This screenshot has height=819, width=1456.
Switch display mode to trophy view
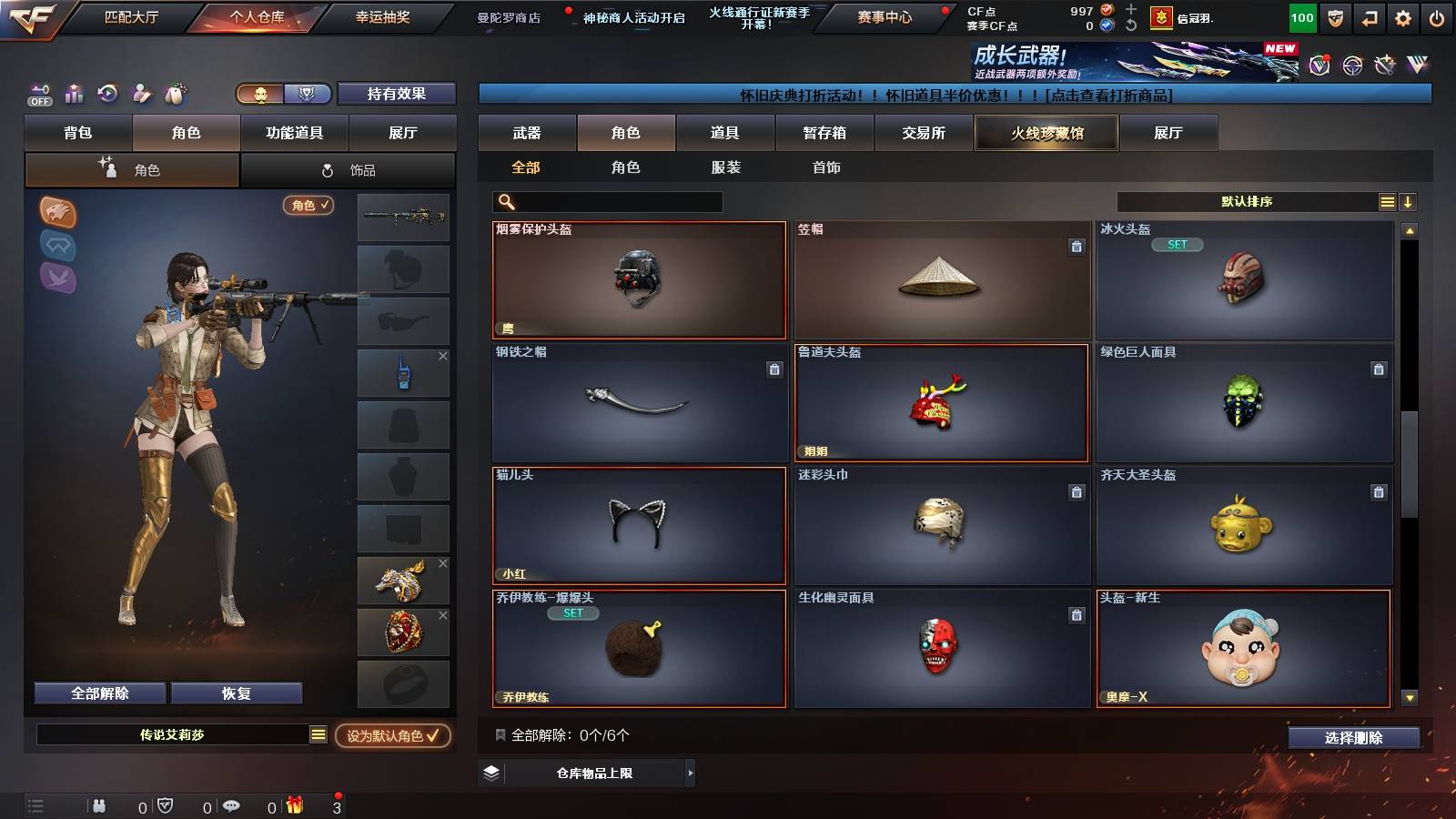click(x=308, y=94)
